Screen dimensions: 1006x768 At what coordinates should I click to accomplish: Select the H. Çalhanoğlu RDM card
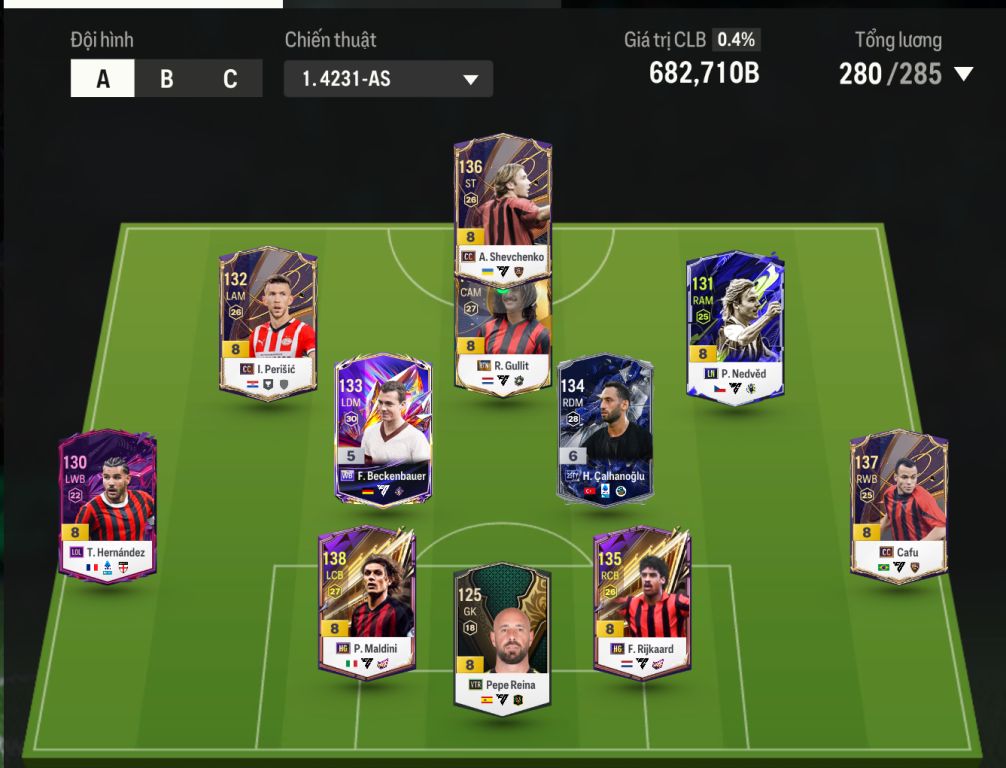608,427
